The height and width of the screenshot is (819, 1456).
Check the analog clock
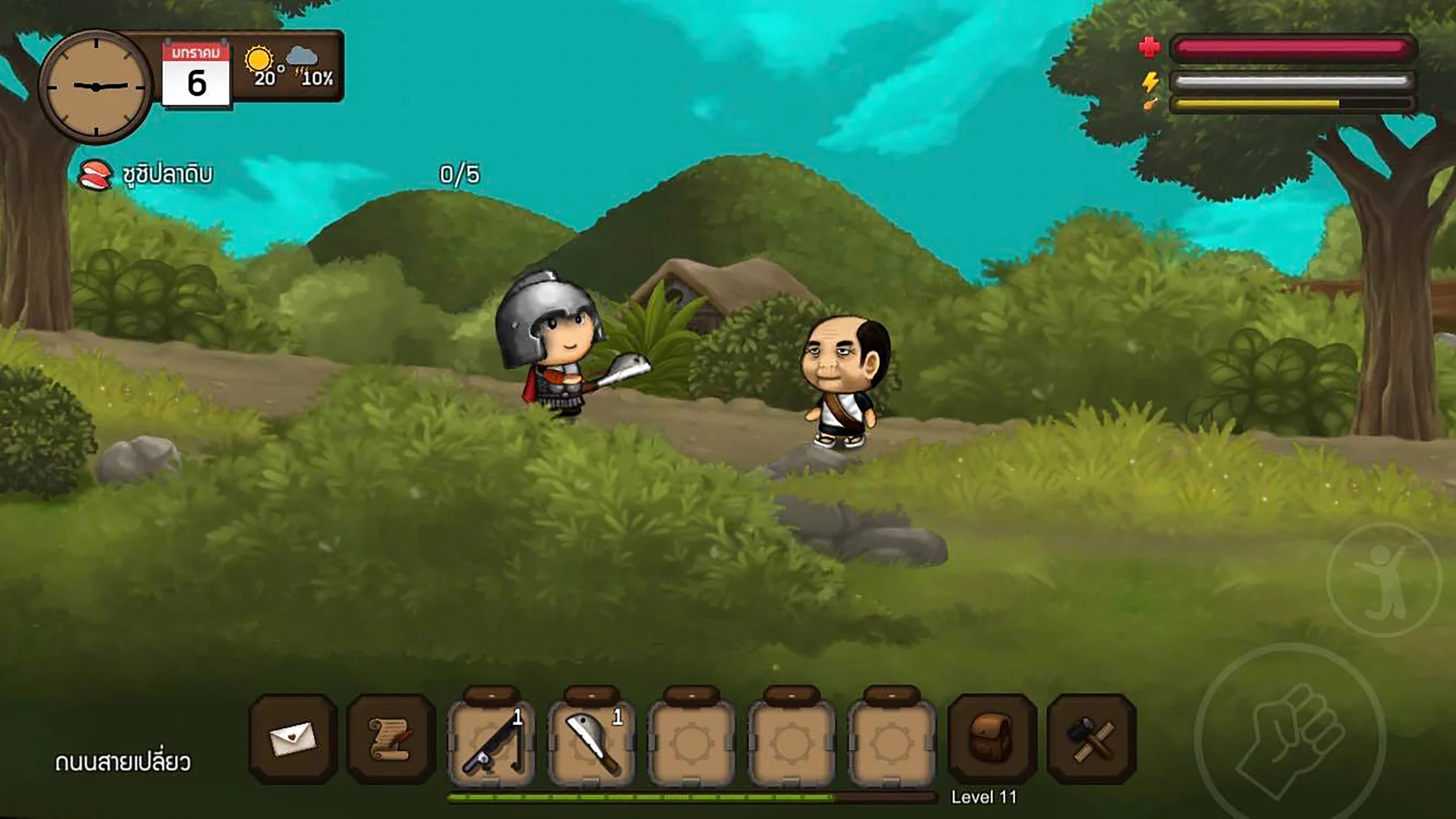click(96, 86)
